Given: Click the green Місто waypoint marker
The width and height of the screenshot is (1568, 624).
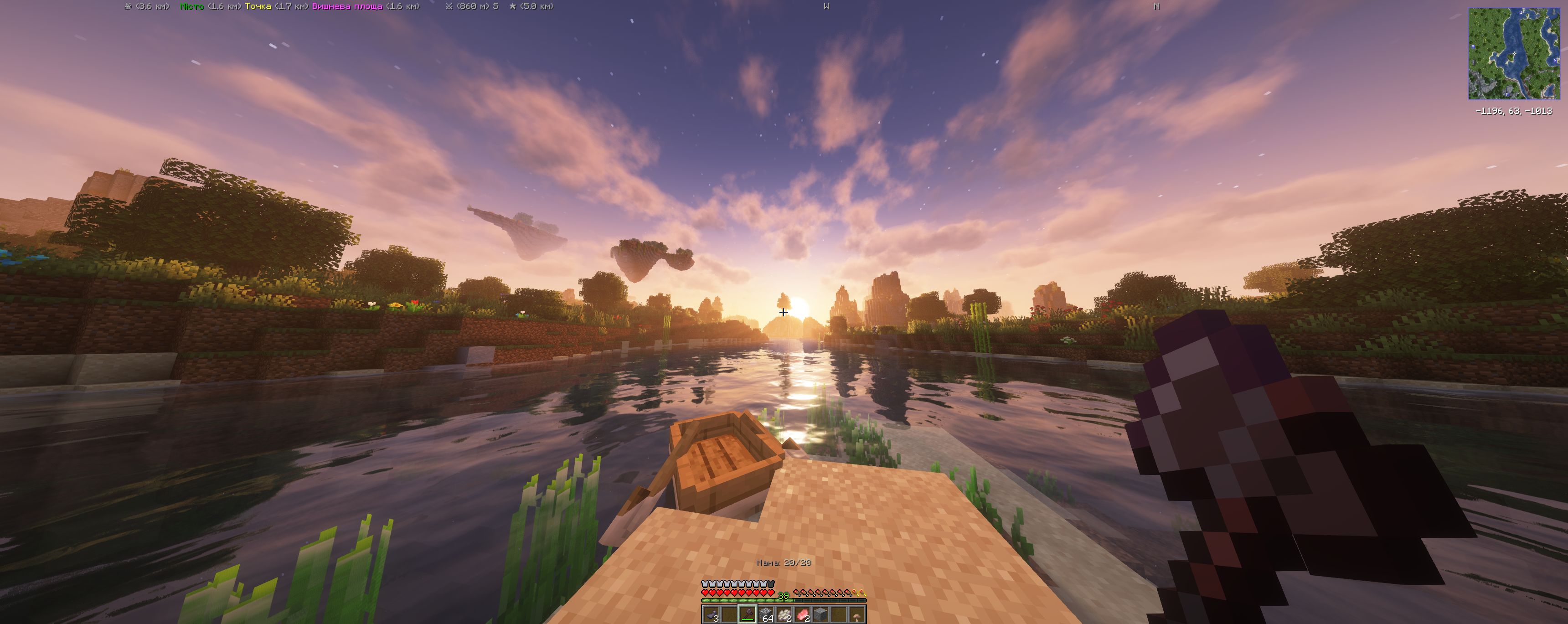Looking at the screenshot, I should pos(192,7).
